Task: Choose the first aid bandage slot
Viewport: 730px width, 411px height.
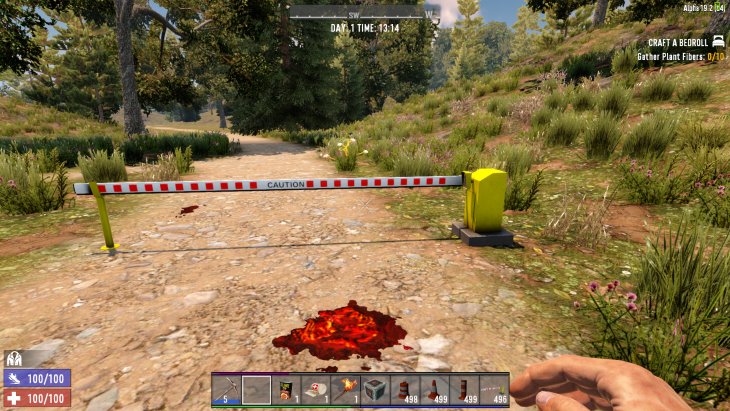Action: pyautogui.click(x=316, y=389)
